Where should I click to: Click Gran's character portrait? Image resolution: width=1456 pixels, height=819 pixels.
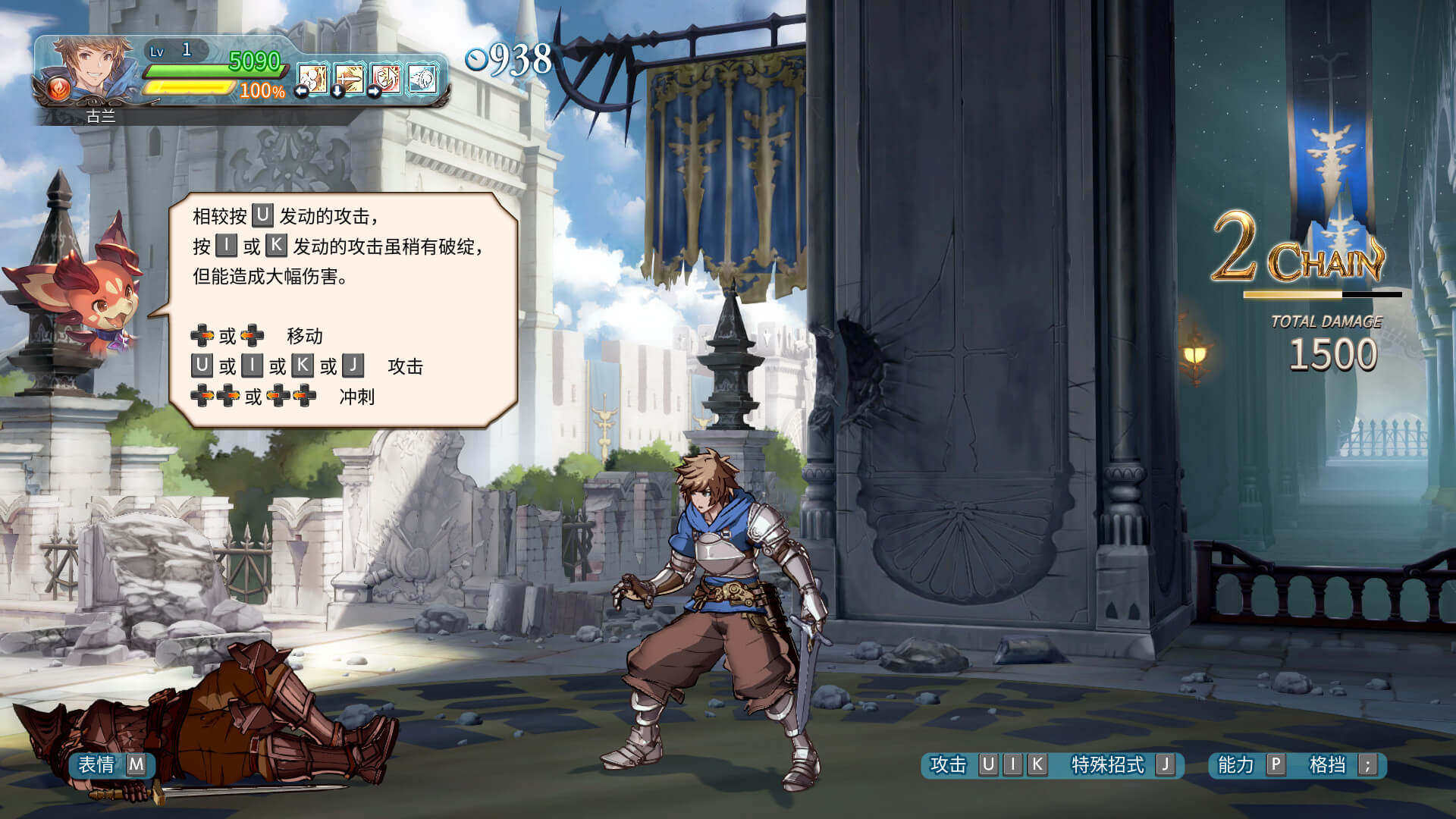click(x=91, y=68)
